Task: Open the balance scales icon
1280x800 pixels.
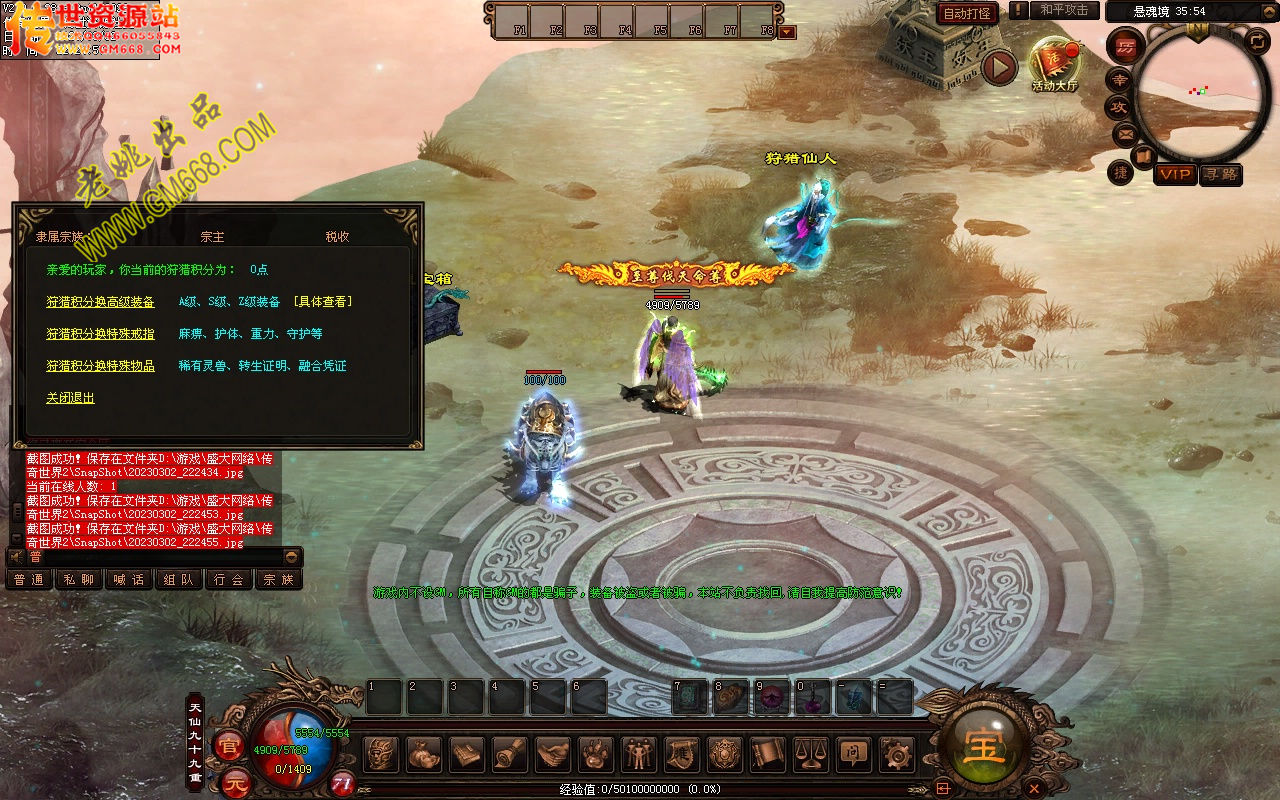Action: click(810, 754)
